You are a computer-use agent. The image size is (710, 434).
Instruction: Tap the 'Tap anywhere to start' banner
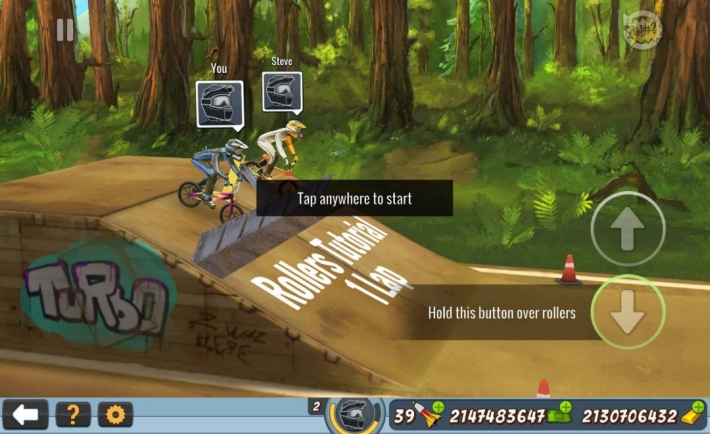(x=354, y=198)
